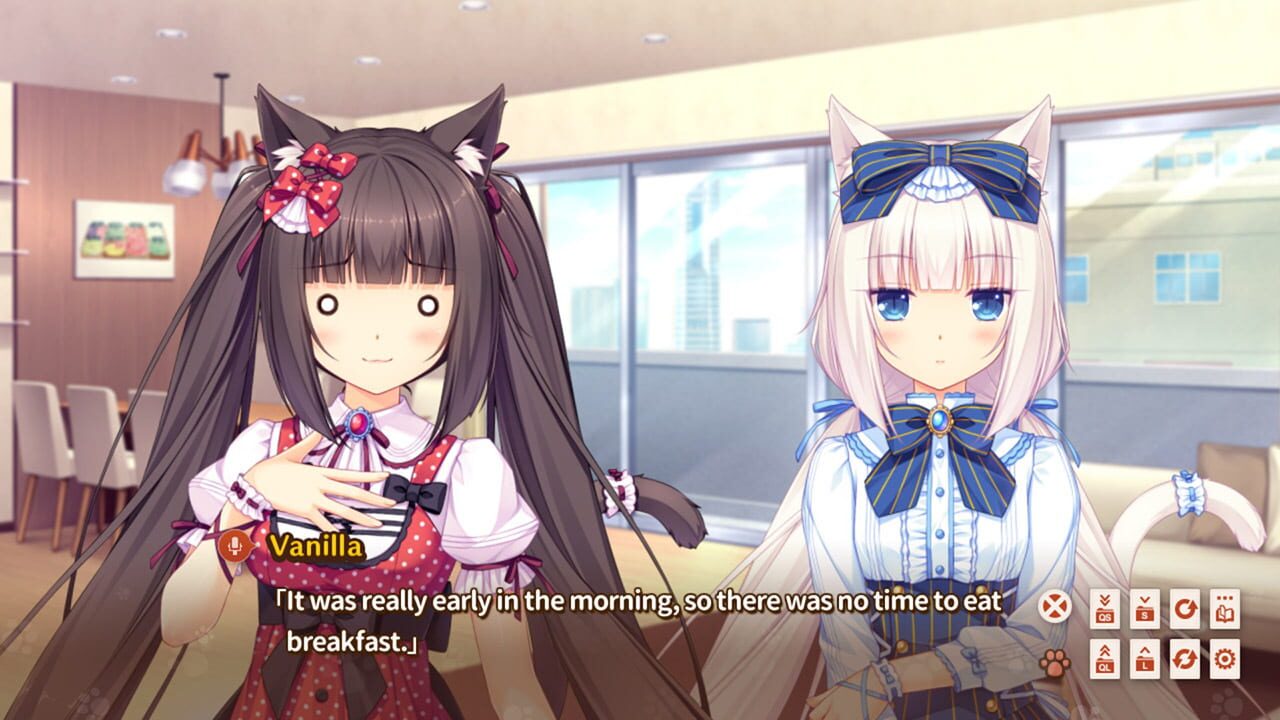Viewport: 1280px width, 720px height.
Task: Quick load using the QL icon
Action: pyautogui.click(x=1105, y=657)
